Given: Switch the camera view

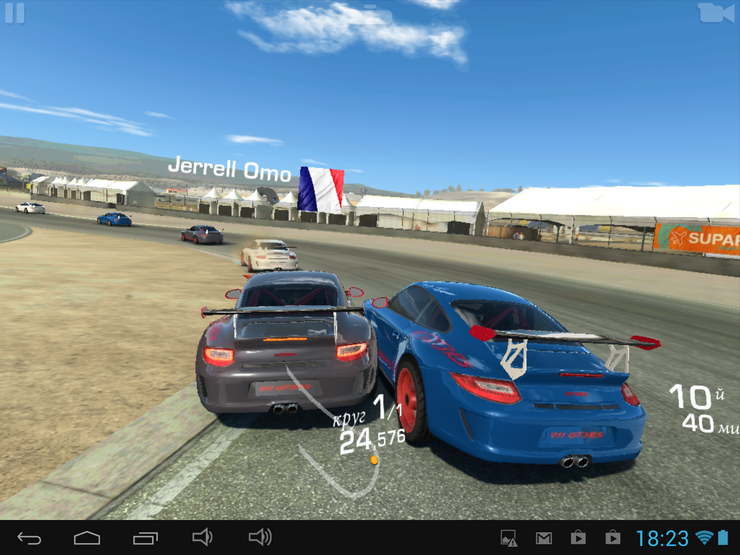Looking at the screenshot, I should click(x=712, y=12).
